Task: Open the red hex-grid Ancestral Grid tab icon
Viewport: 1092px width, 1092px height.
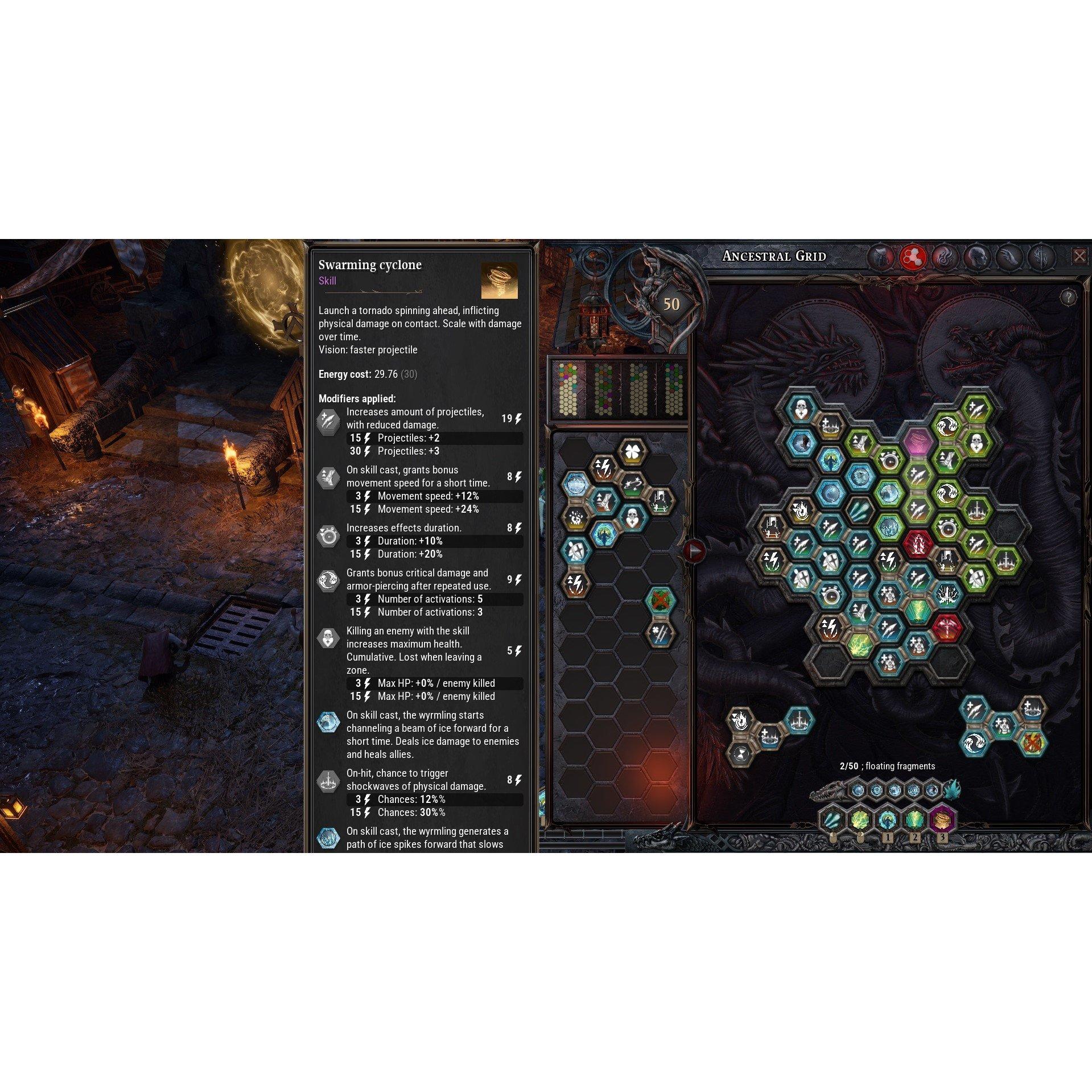Action: [913, 257]
